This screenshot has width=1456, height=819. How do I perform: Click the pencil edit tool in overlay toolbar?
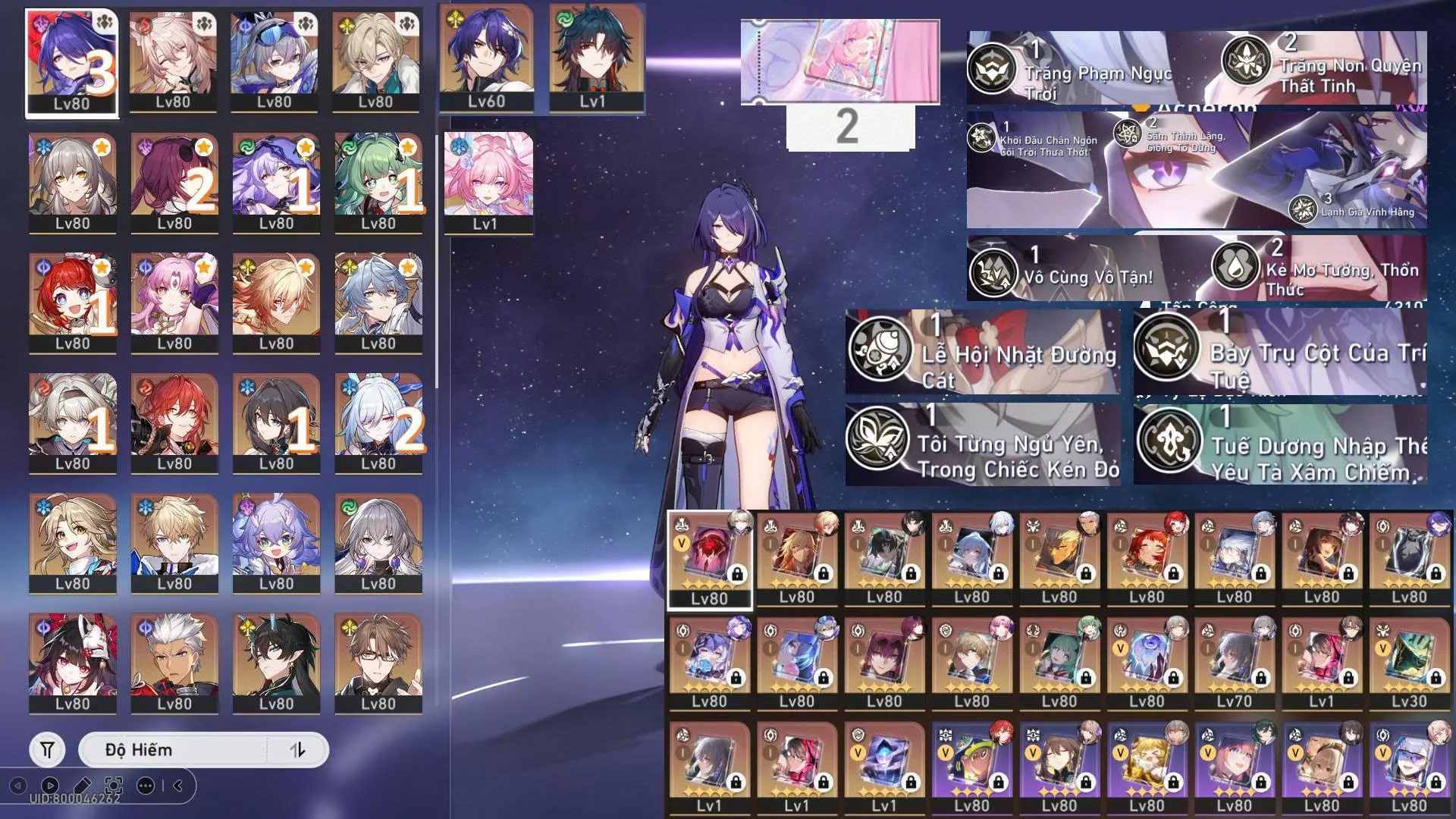coord(82,786)
